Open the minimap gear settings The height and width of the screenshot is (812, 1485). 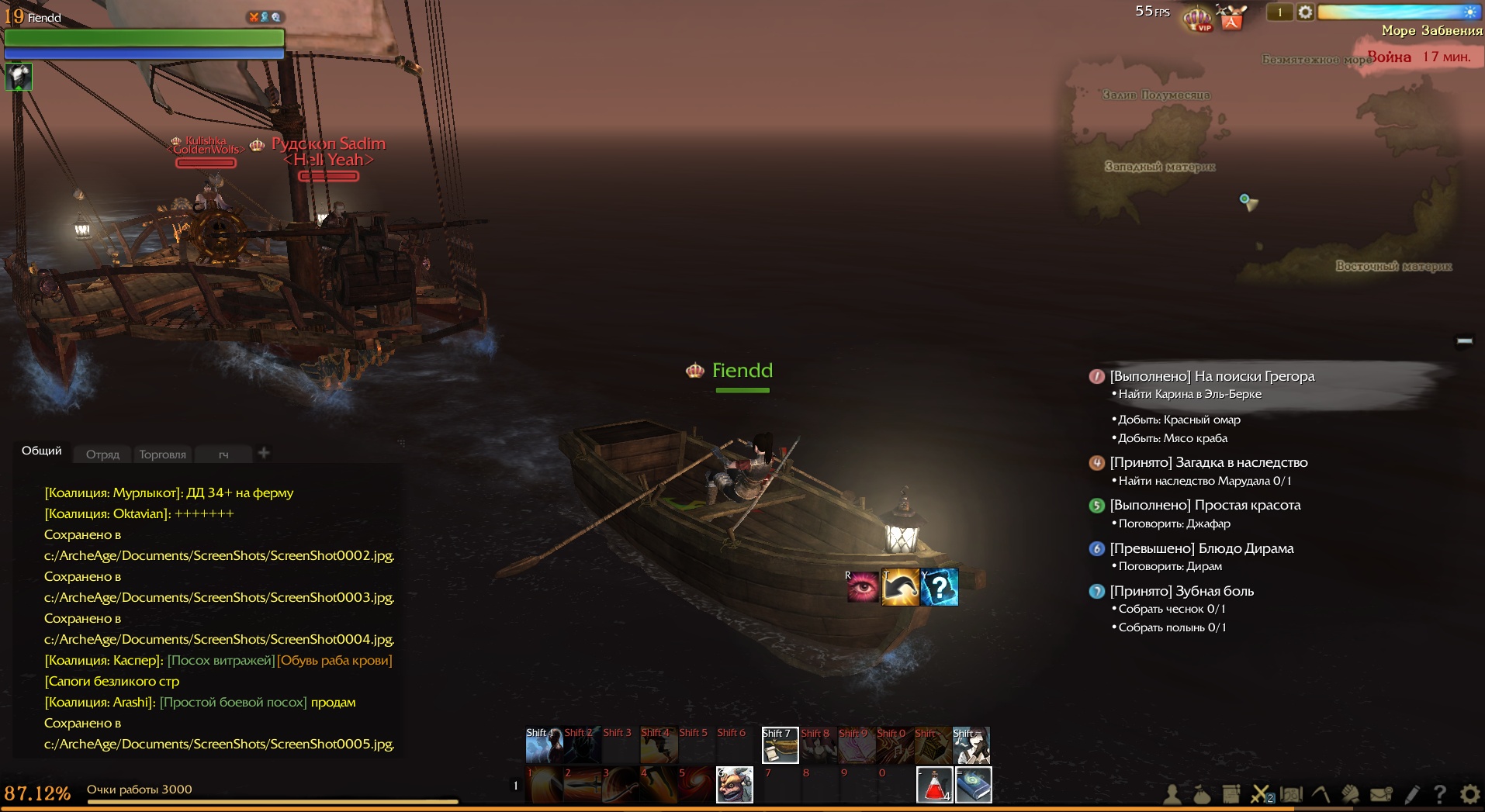[x=1306, y=12]
